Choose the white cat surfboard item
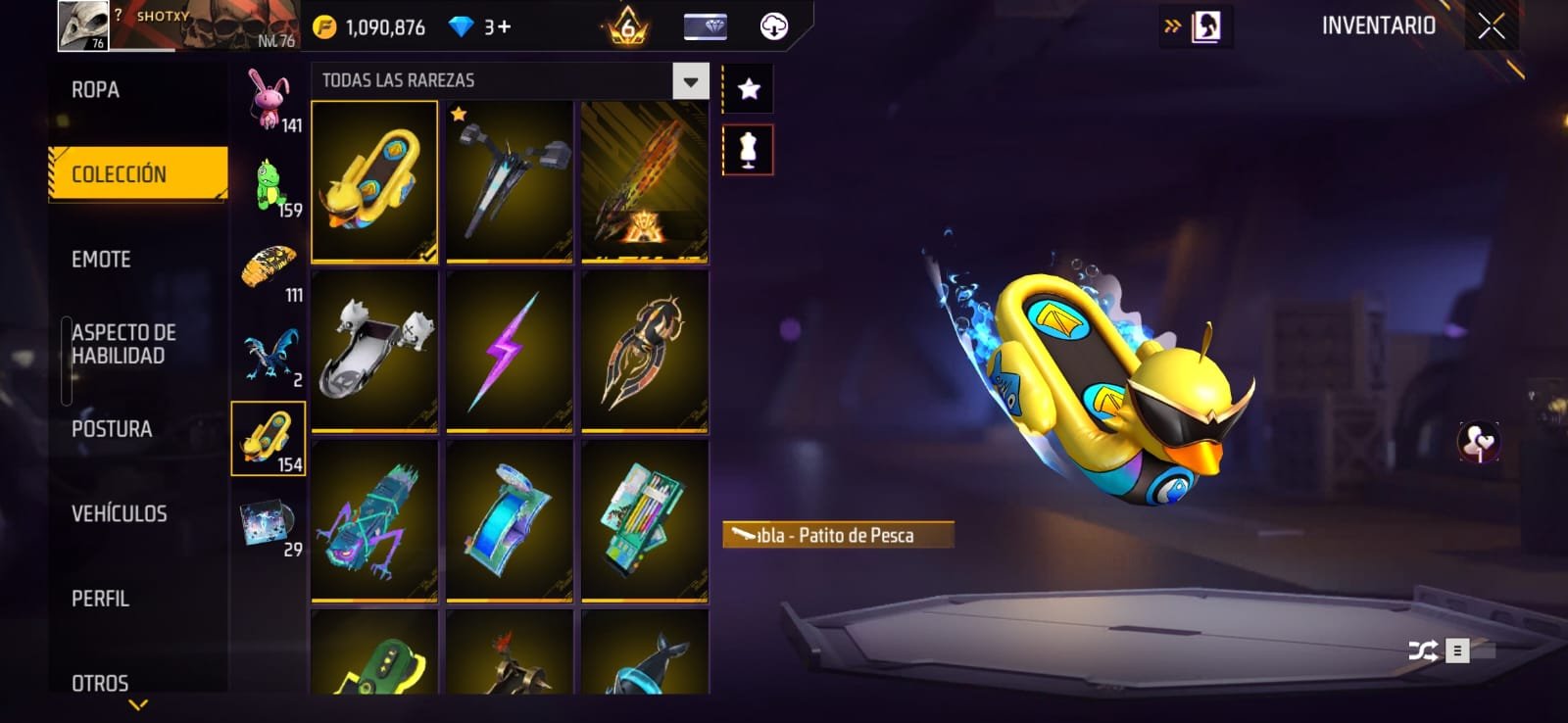The image size is (1568, 723). (x=374, y=351)
